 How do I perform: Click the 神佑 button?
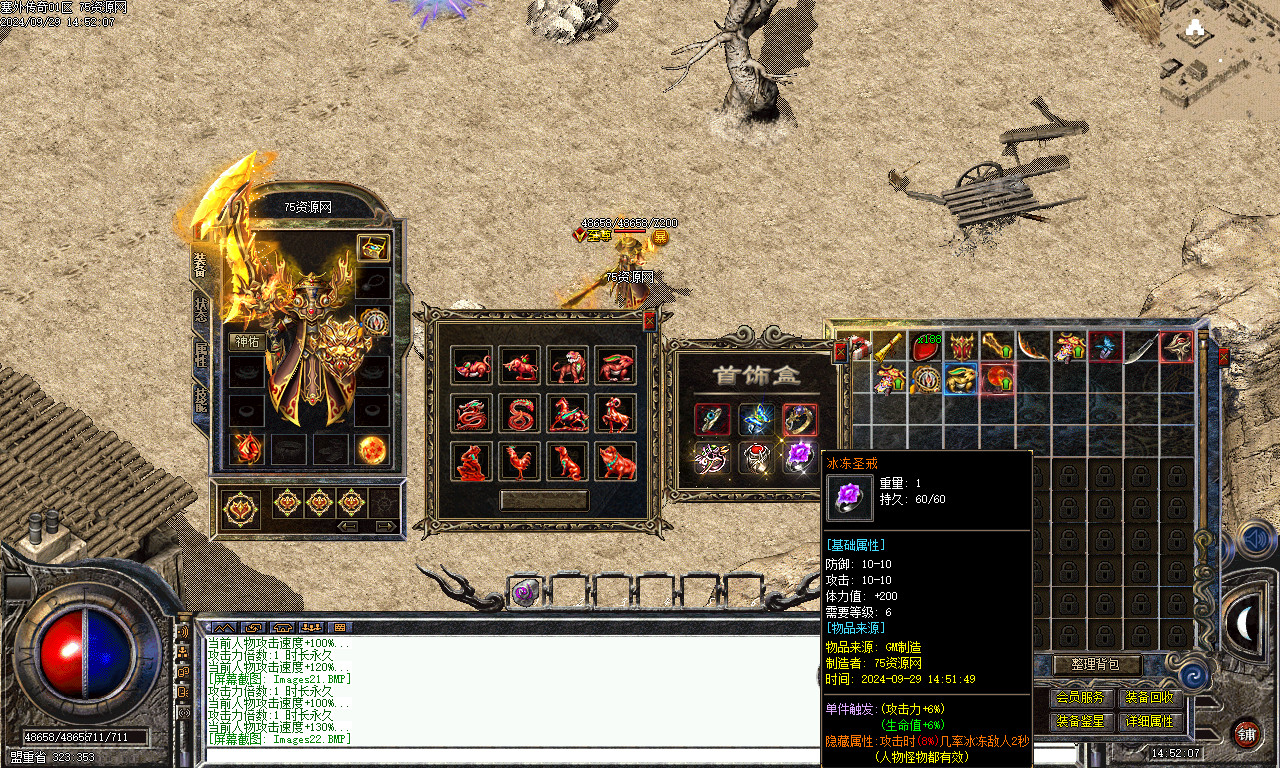[x=246, y=341]
